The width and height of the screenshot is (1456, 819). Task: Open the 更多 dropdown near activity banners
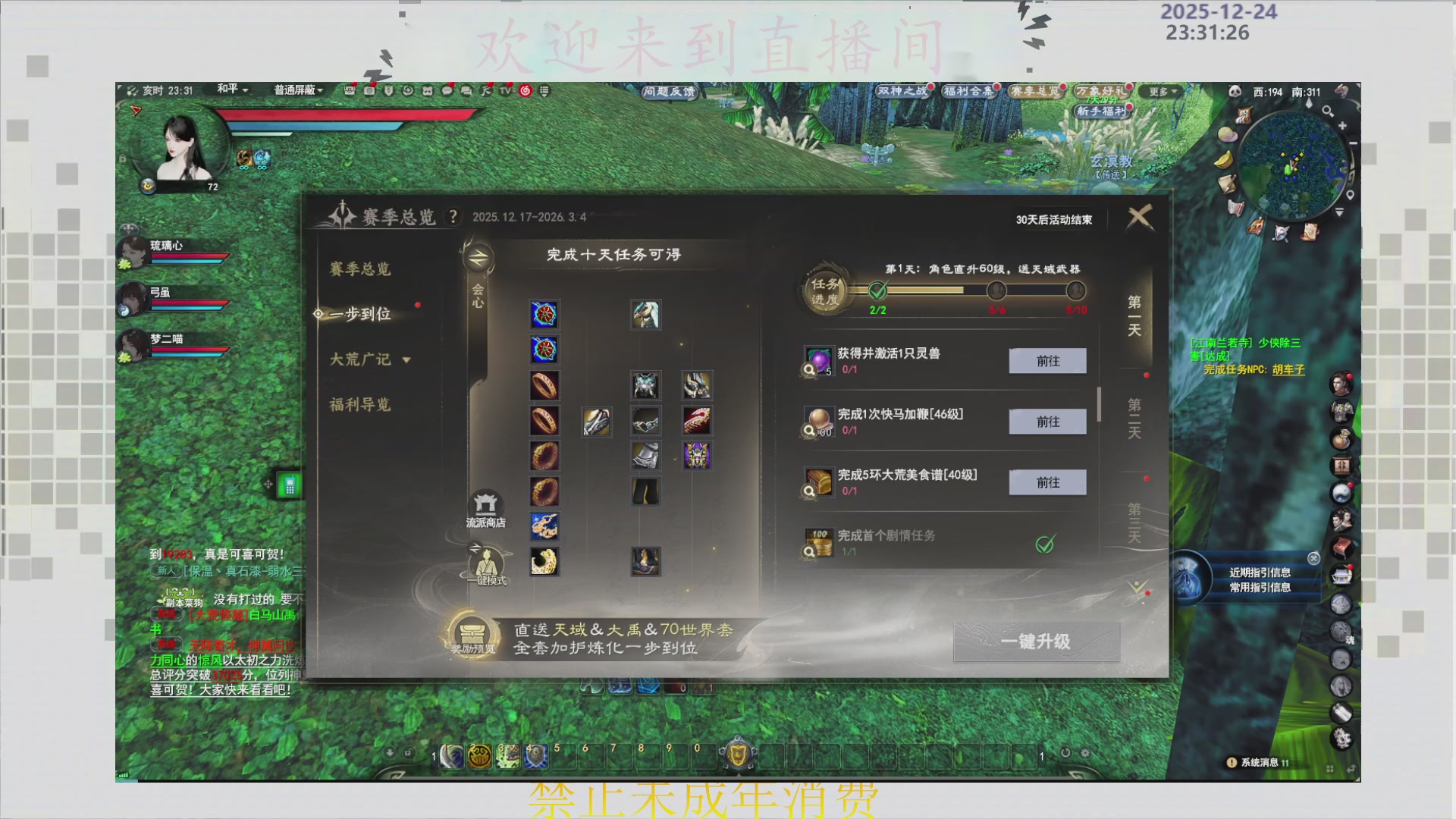1161,91
